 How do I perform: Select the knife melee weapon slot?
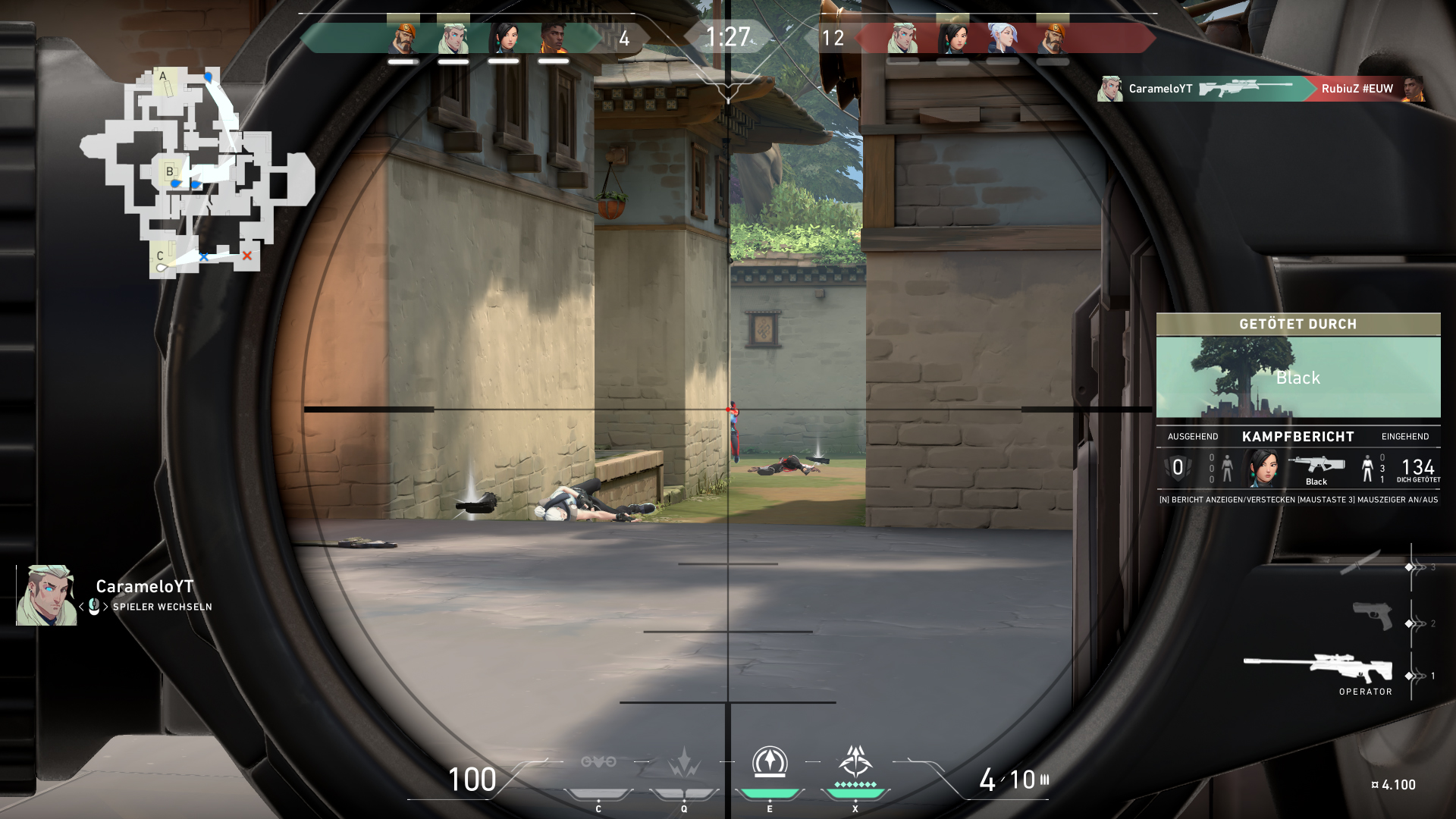1360,562
